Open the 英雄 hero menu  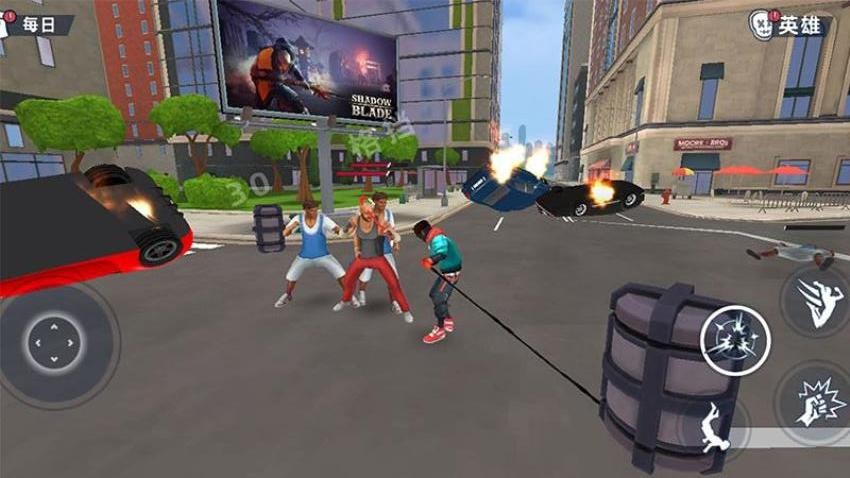click(x=790, y=23)
